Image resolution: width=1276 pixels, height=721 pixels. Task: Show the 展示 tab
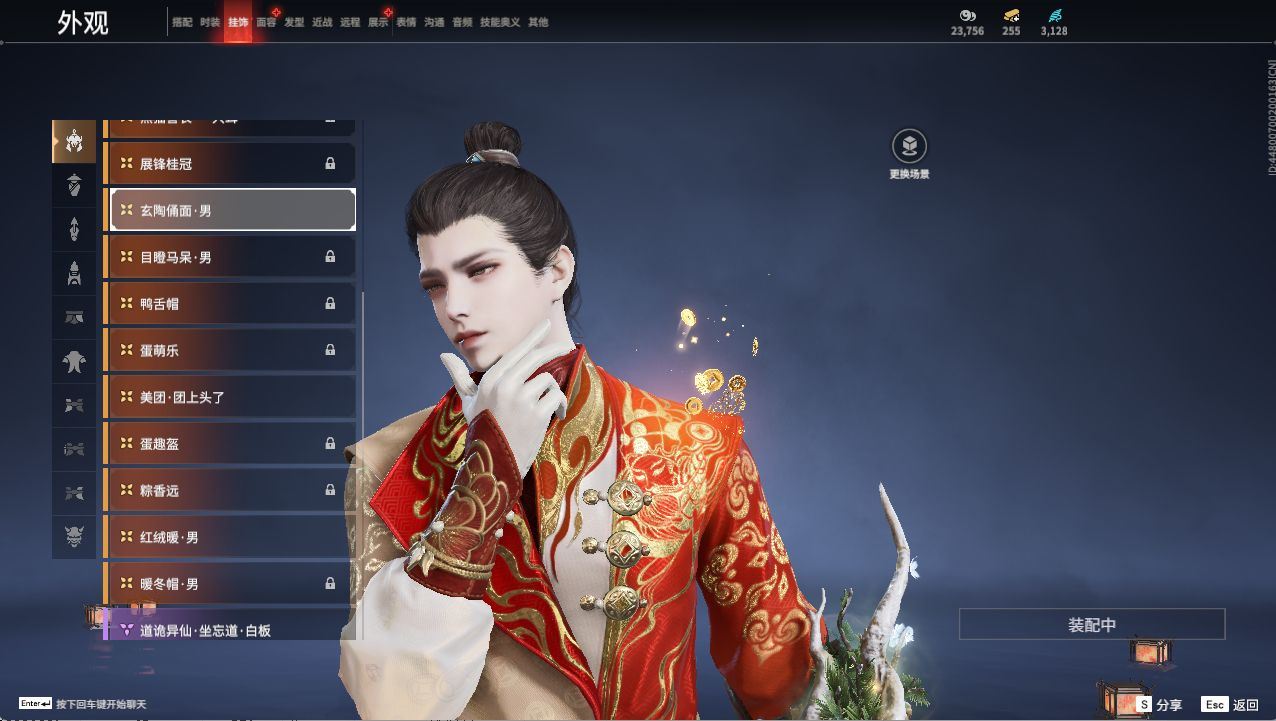(x=378, y=22)
